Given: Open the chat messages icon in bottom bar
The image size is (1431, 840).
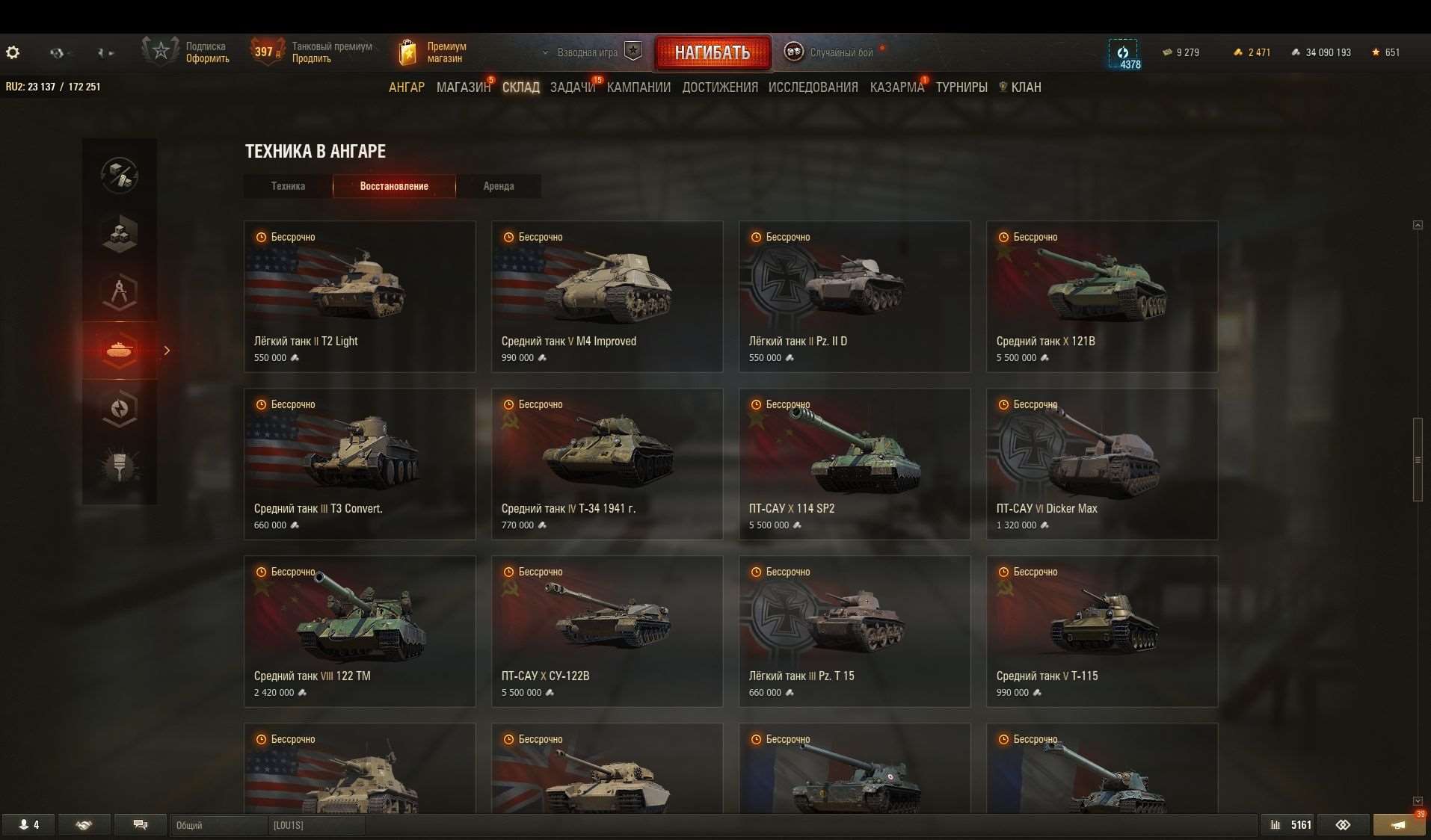Looking at the screenshot, I should point(140,824).
